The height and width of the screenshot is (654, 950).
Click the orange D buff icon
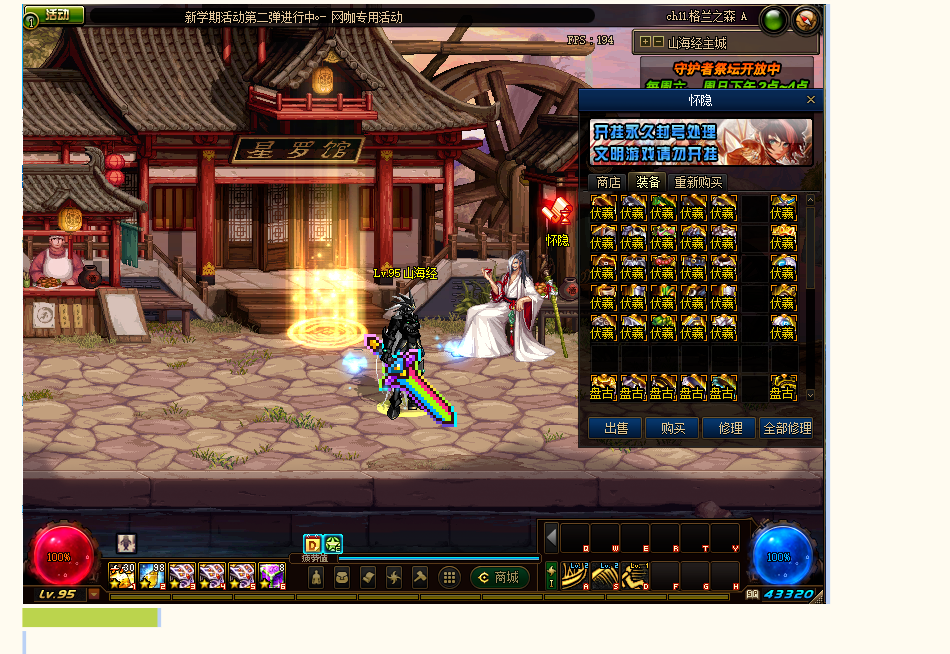pos(312,544)
